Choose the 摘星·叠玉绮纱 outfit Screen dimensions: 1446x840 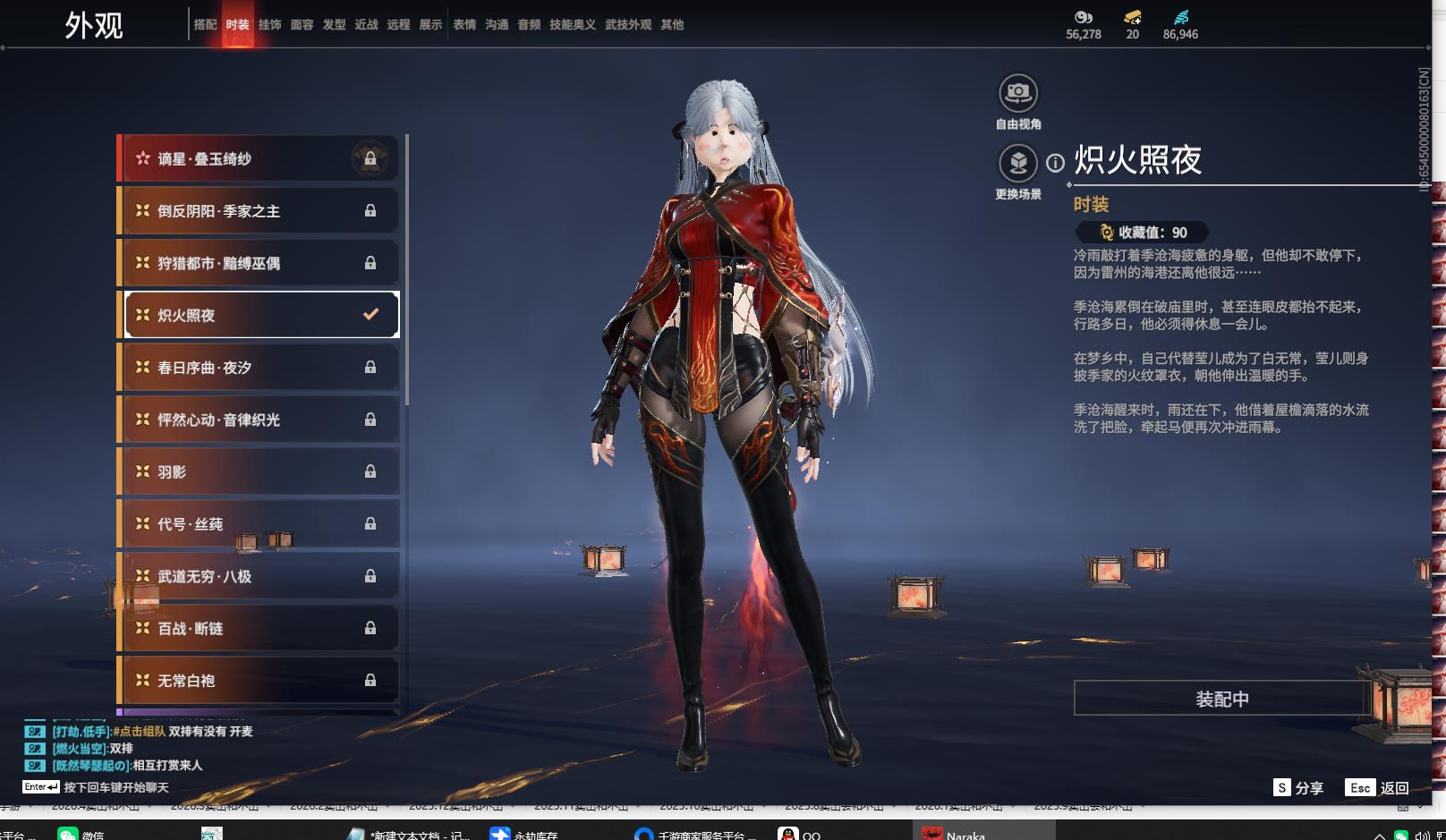pos(259,159)
